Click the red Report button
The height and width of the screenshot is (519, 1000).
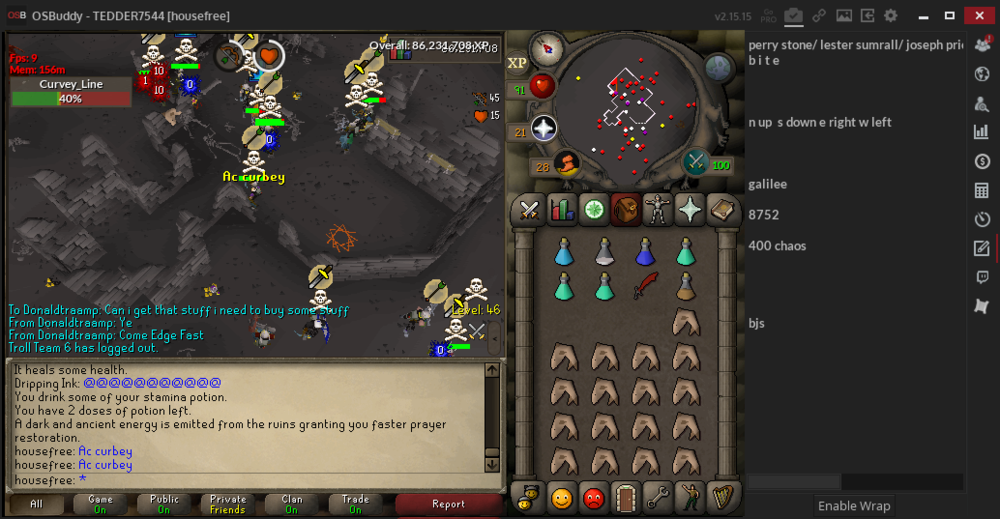[448, 504]
